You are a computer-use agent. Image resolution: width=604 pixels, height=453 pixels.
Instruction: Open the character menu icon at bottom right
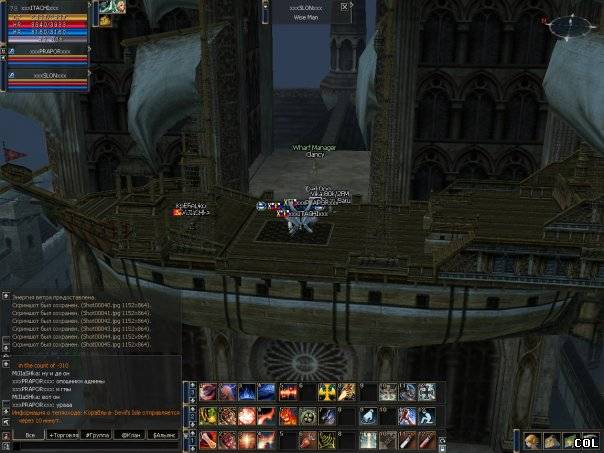[x=532, y=441]
